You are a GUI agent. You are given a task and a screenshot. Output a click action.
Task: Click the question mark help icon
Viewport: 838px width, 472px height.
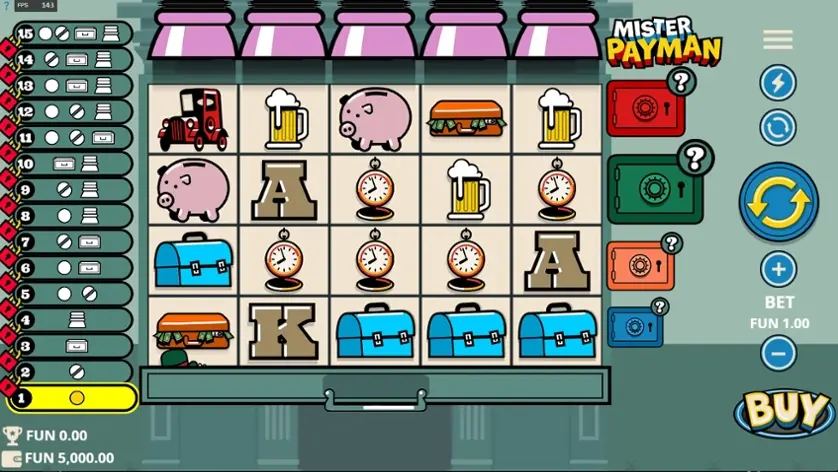(6, 6)
